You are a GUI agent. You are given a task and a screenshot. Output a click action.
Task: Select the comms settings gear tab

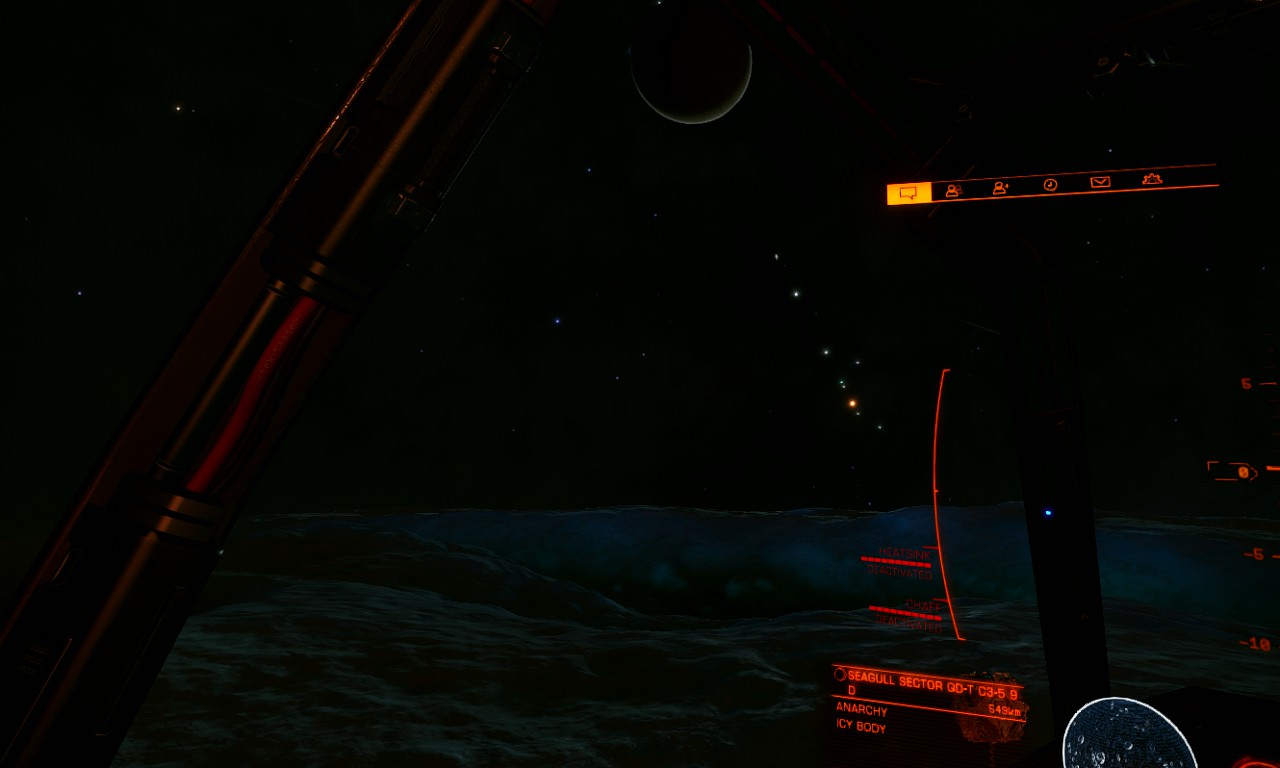(1152, 179)
